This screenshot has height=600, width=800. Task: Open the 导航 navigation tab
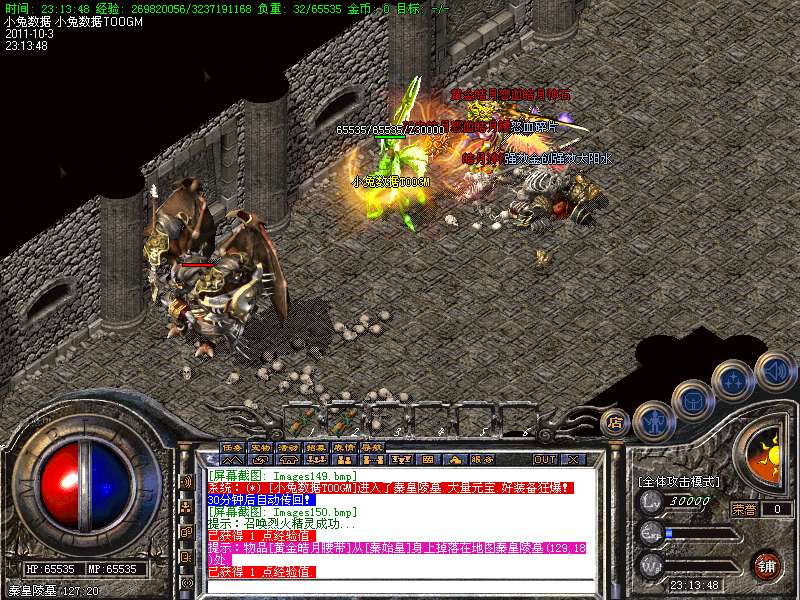tap(372, 447)
